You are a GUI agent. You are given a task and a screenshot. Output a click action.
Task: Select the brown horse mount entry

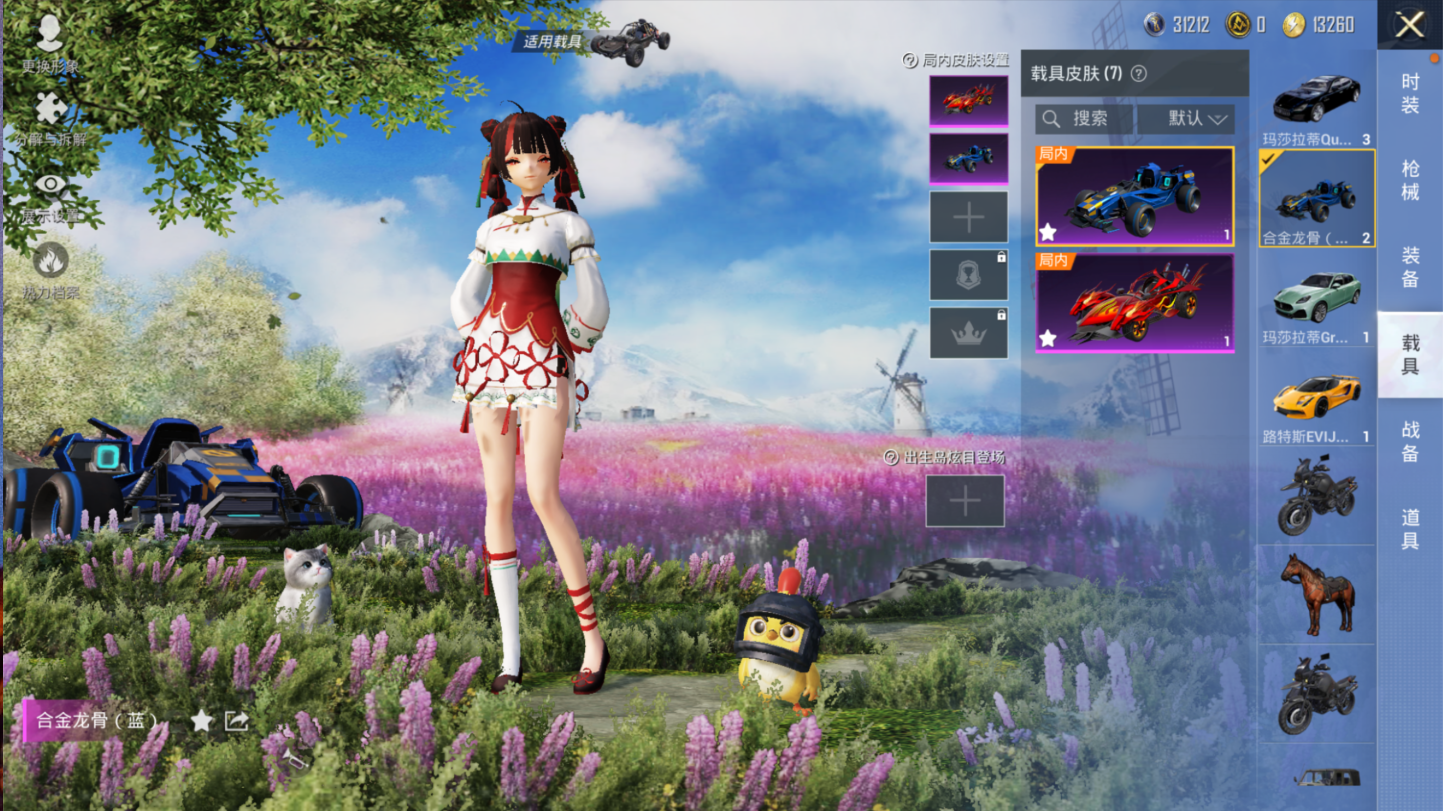point(1316,593)
